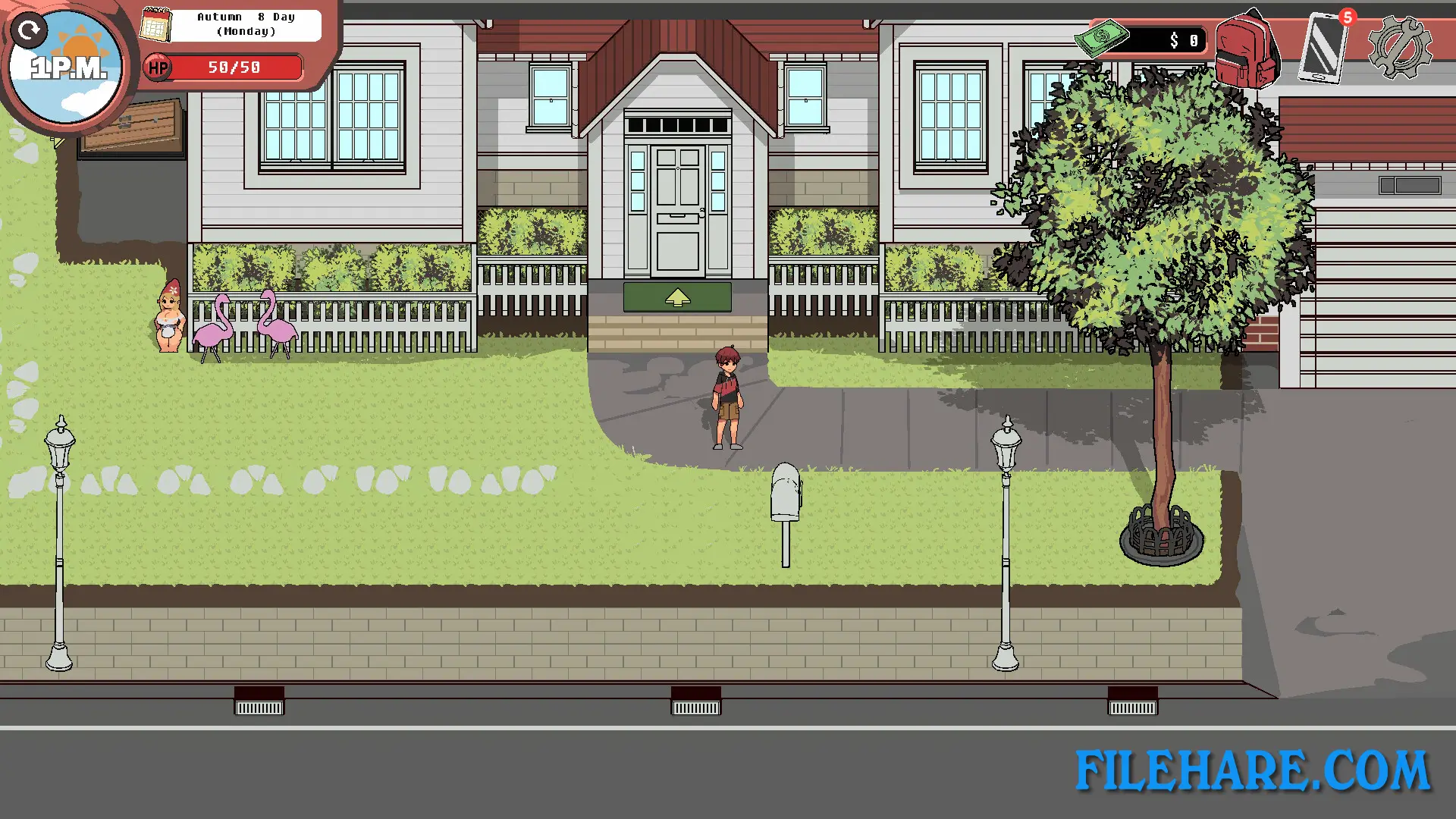Click the circular arrow above the clock
Viewport: 1456px width, 819px height.
[30, 30]
